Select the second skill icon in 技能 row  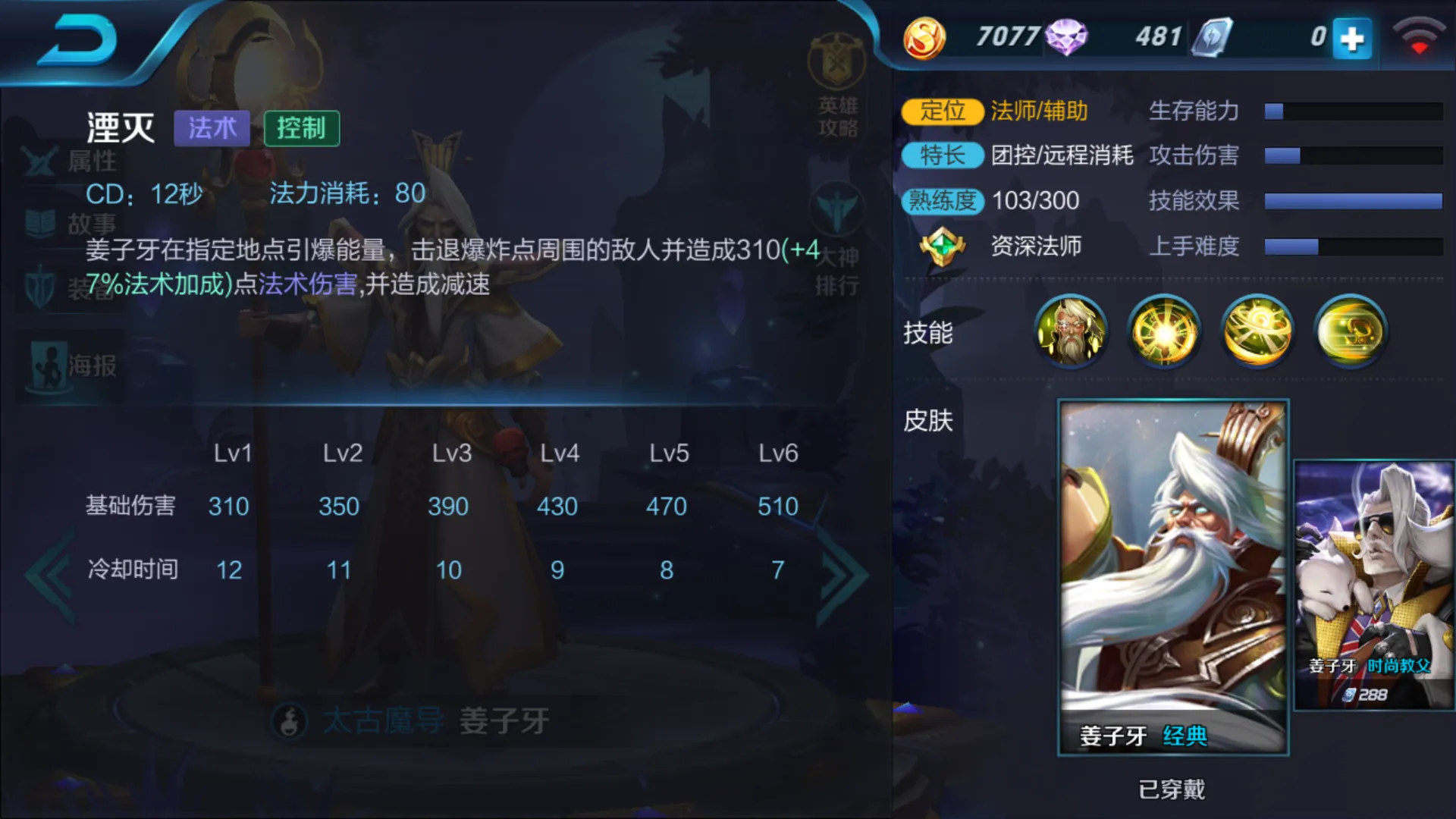[1164, 332]
